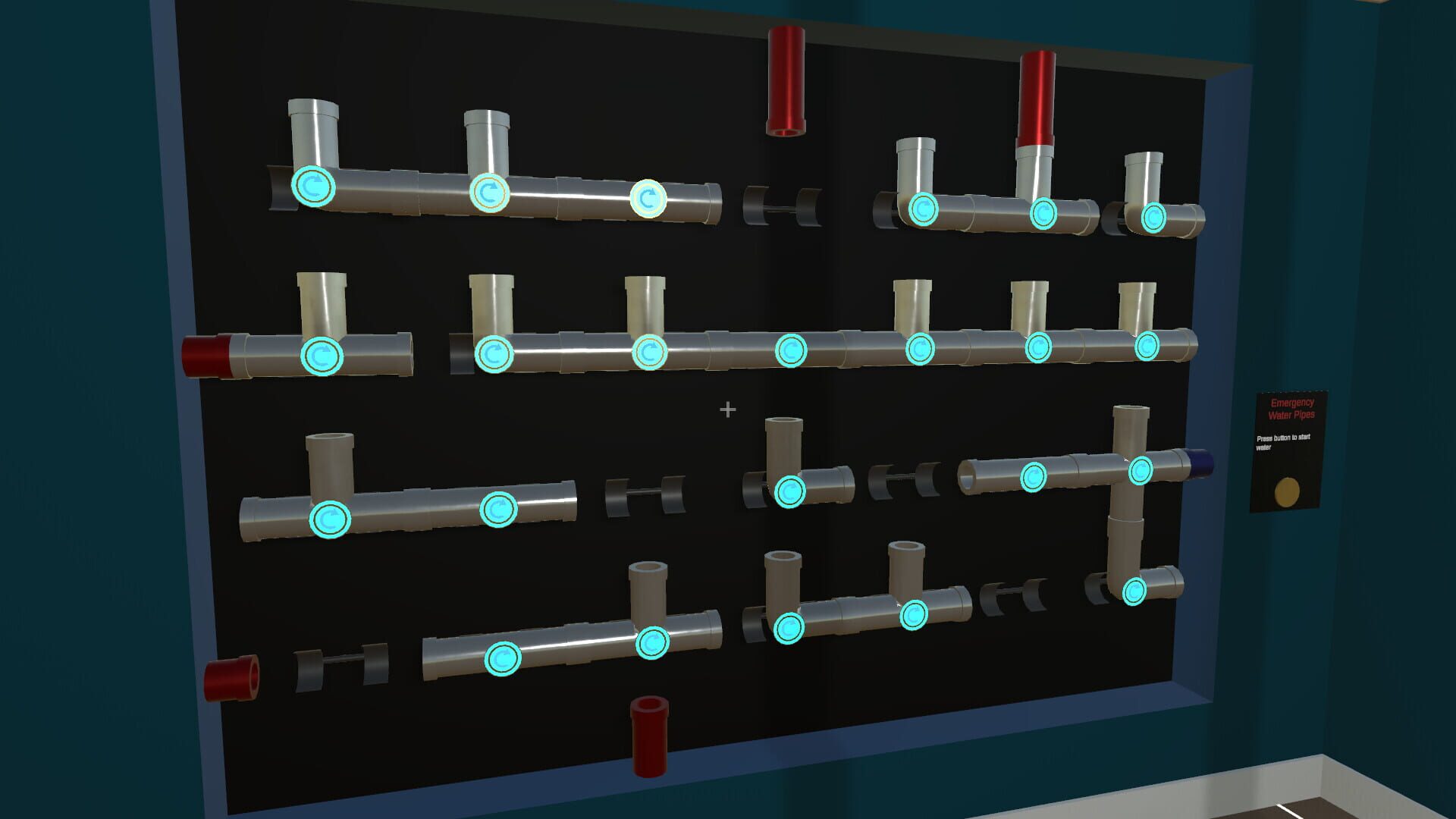Rotate the leftmost pipe segment on the top row
Viewport: 1456px width, 819px height.
pos(314,187)
